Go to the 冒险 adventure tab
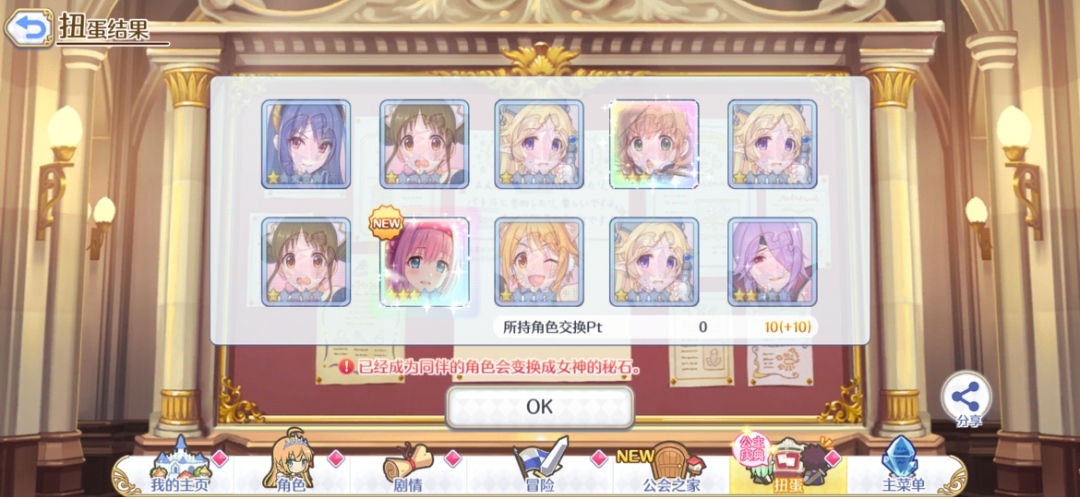 click(x=539, y=471)
